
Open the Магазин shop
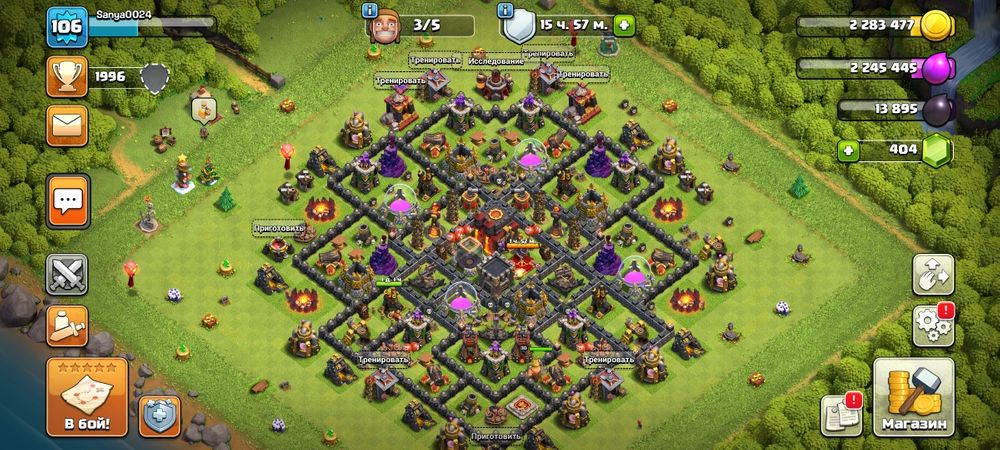[914, 396]
